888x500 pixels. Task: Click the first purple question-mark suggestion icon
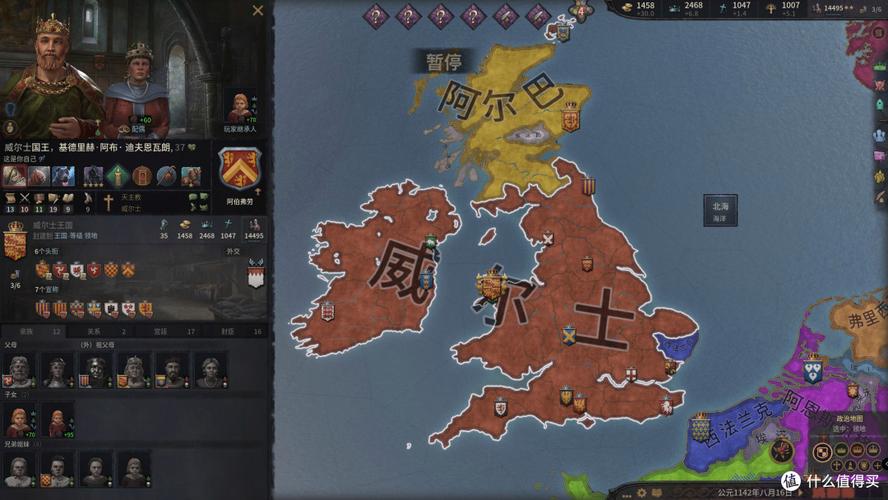[376, 15]
